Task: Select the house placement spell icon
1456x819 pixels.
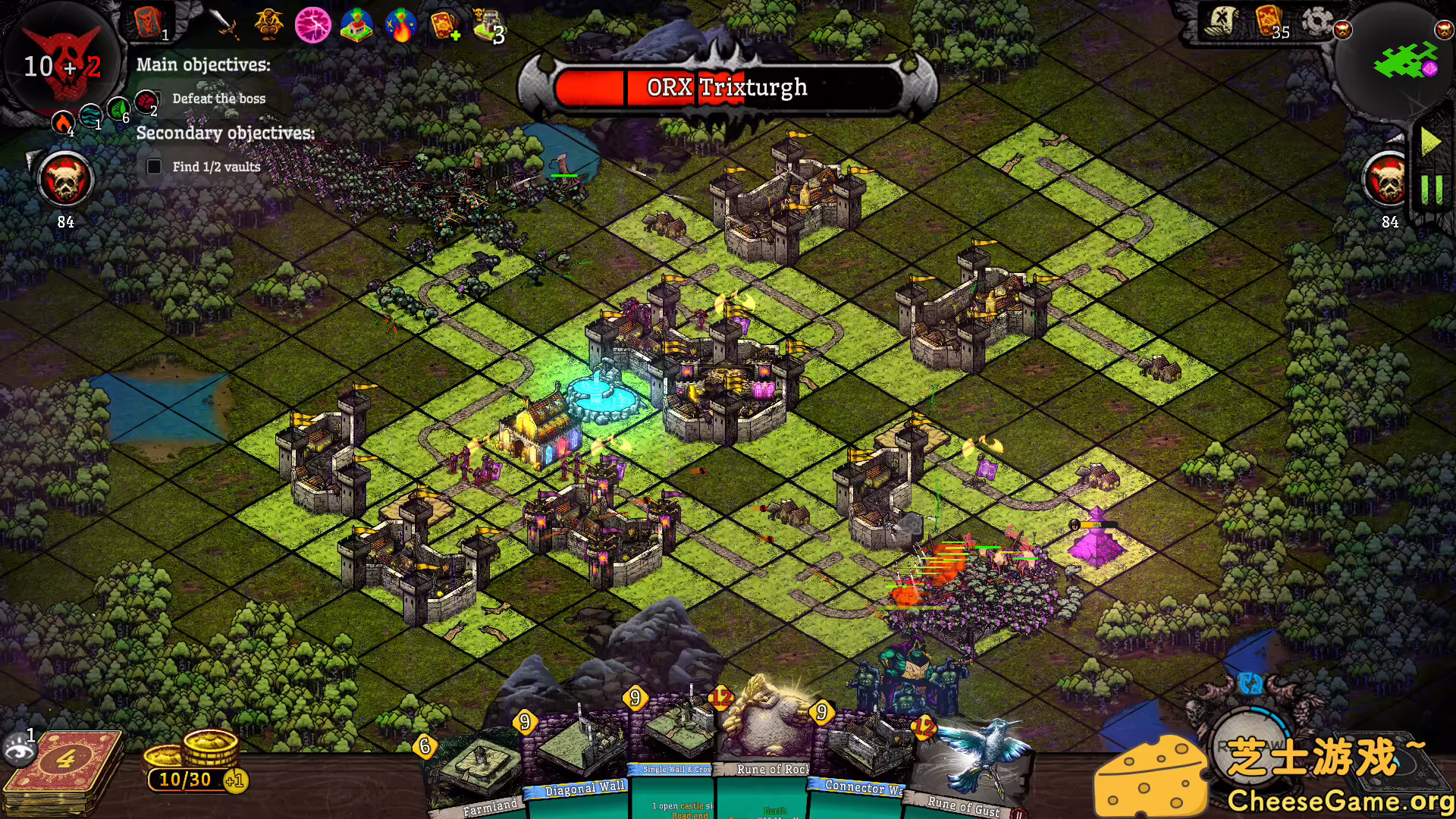Action: point(357,27)
